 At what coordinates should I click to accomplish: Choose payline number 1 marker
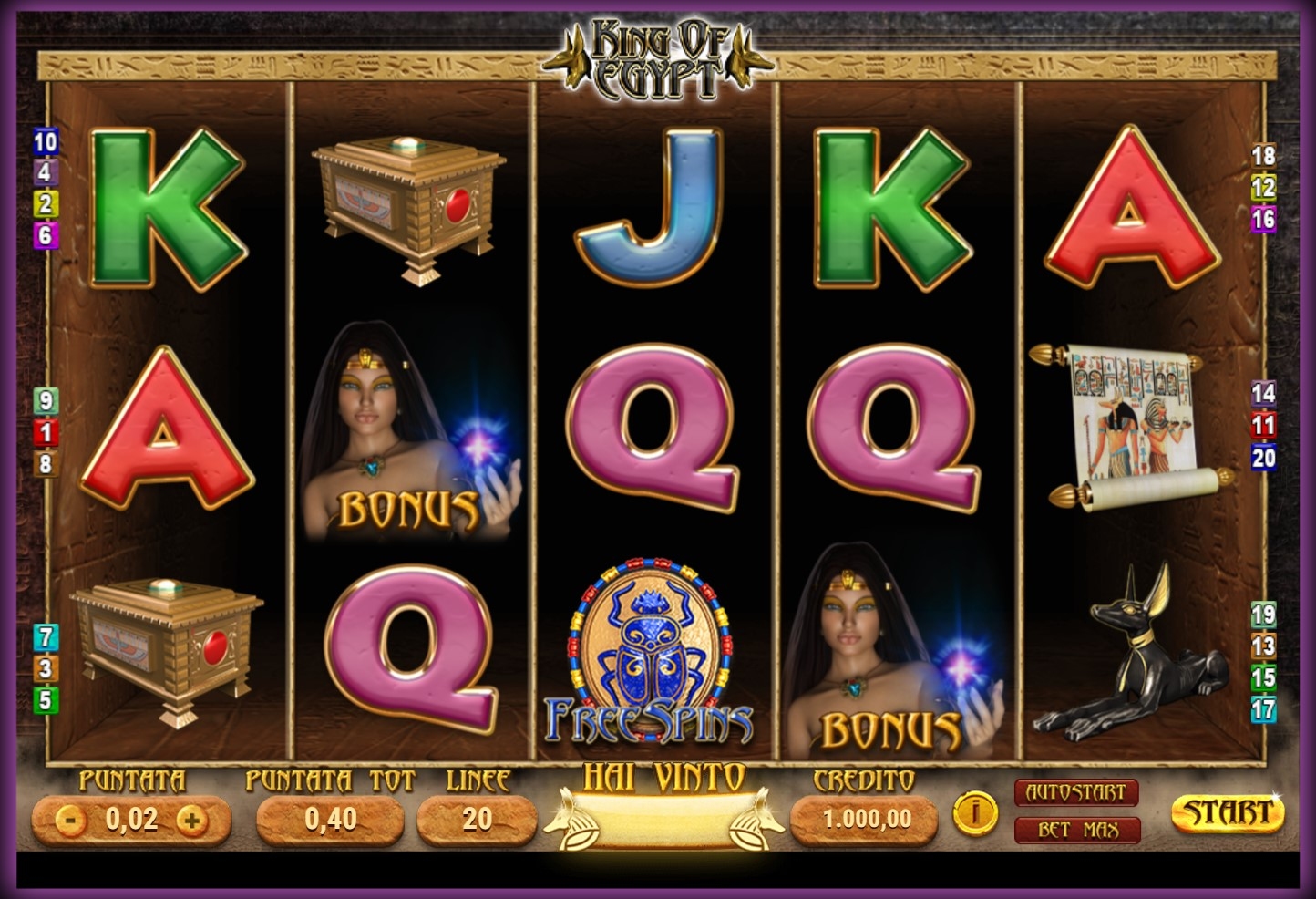[46, 432]
